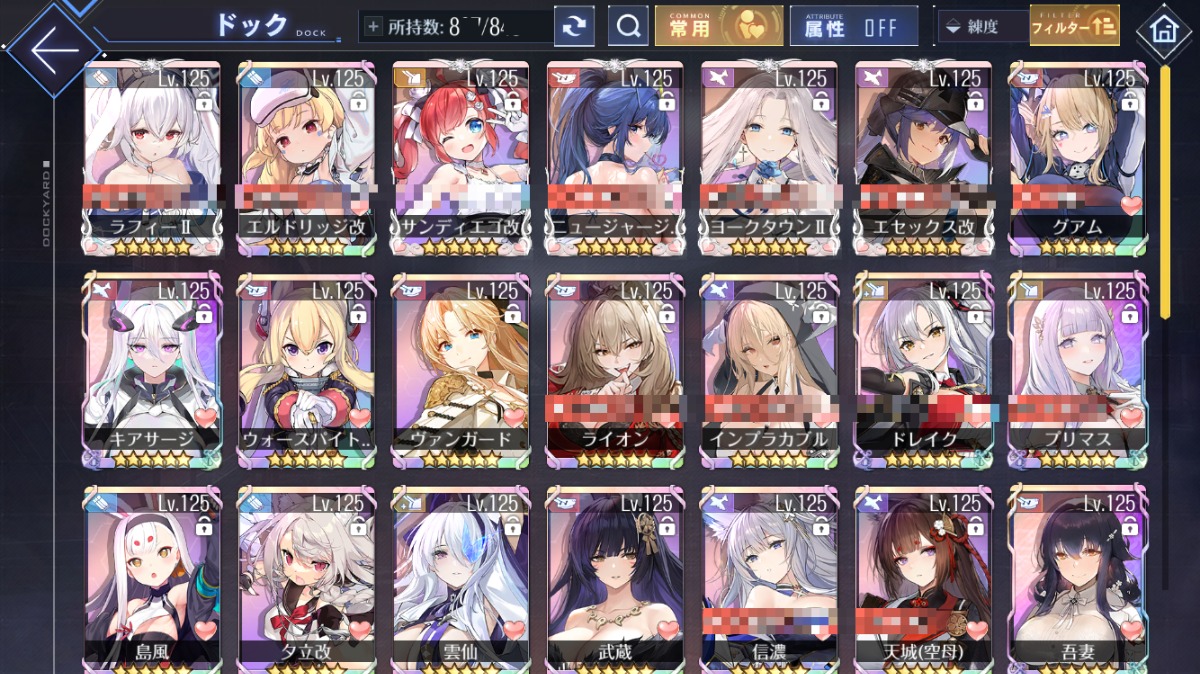
Task: Toggle the 属性 attribute display
Action: pyautogui.click(x=853, y=27)
